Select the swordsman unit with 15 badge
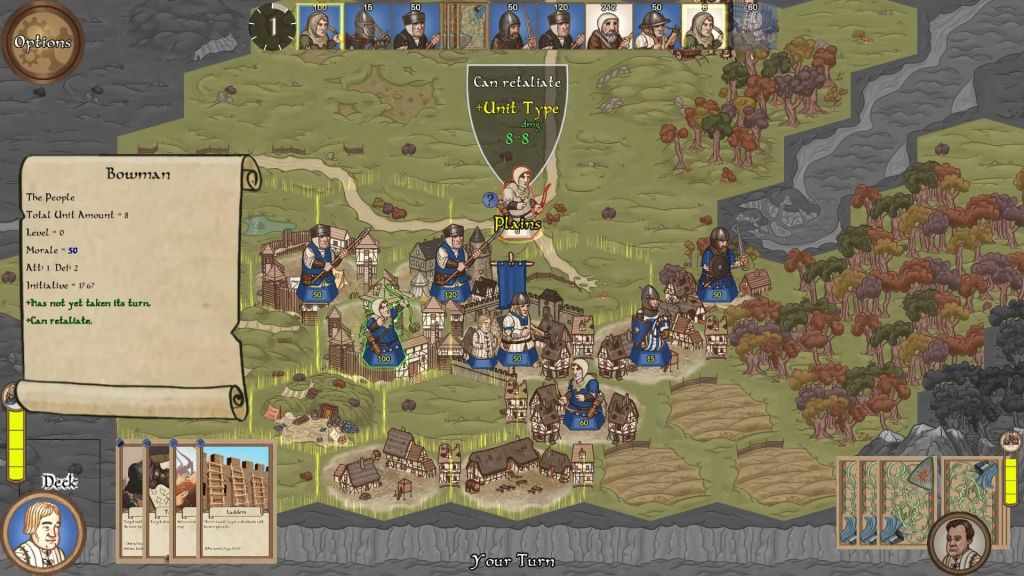The height and width of the screenshot is (576, 1024). pyautogui.click(x=651, y=328)
